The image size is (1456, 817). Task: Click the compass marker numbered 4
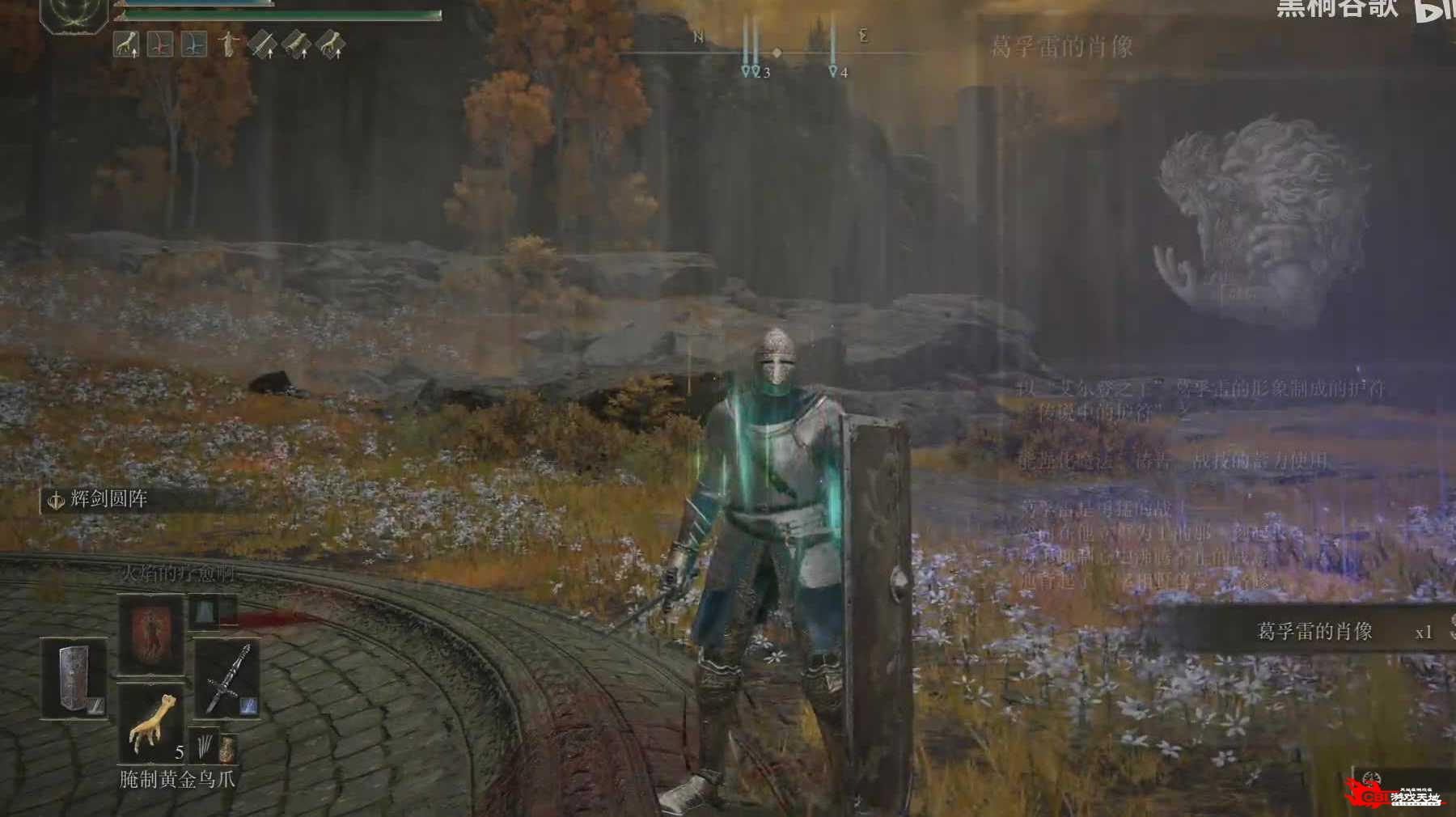coord(834,72)
